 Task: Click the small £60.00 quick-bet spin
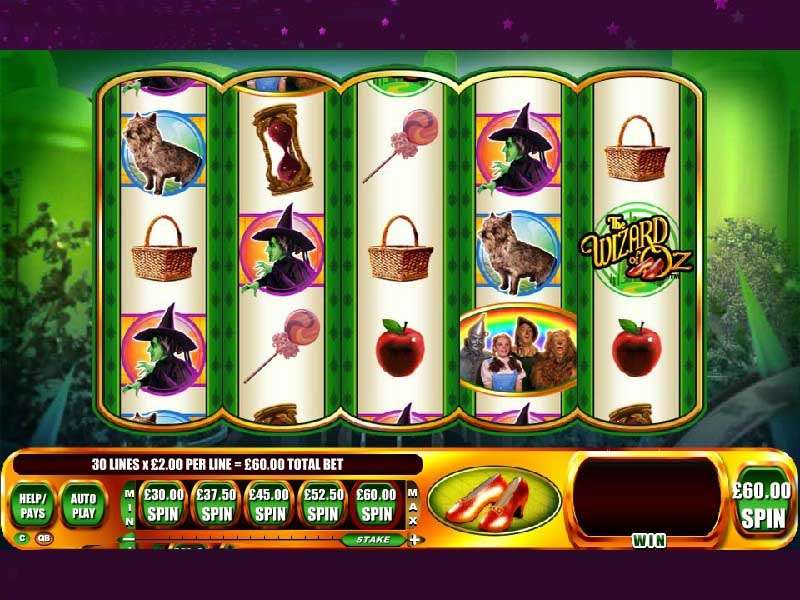click(x=376, y=503)
